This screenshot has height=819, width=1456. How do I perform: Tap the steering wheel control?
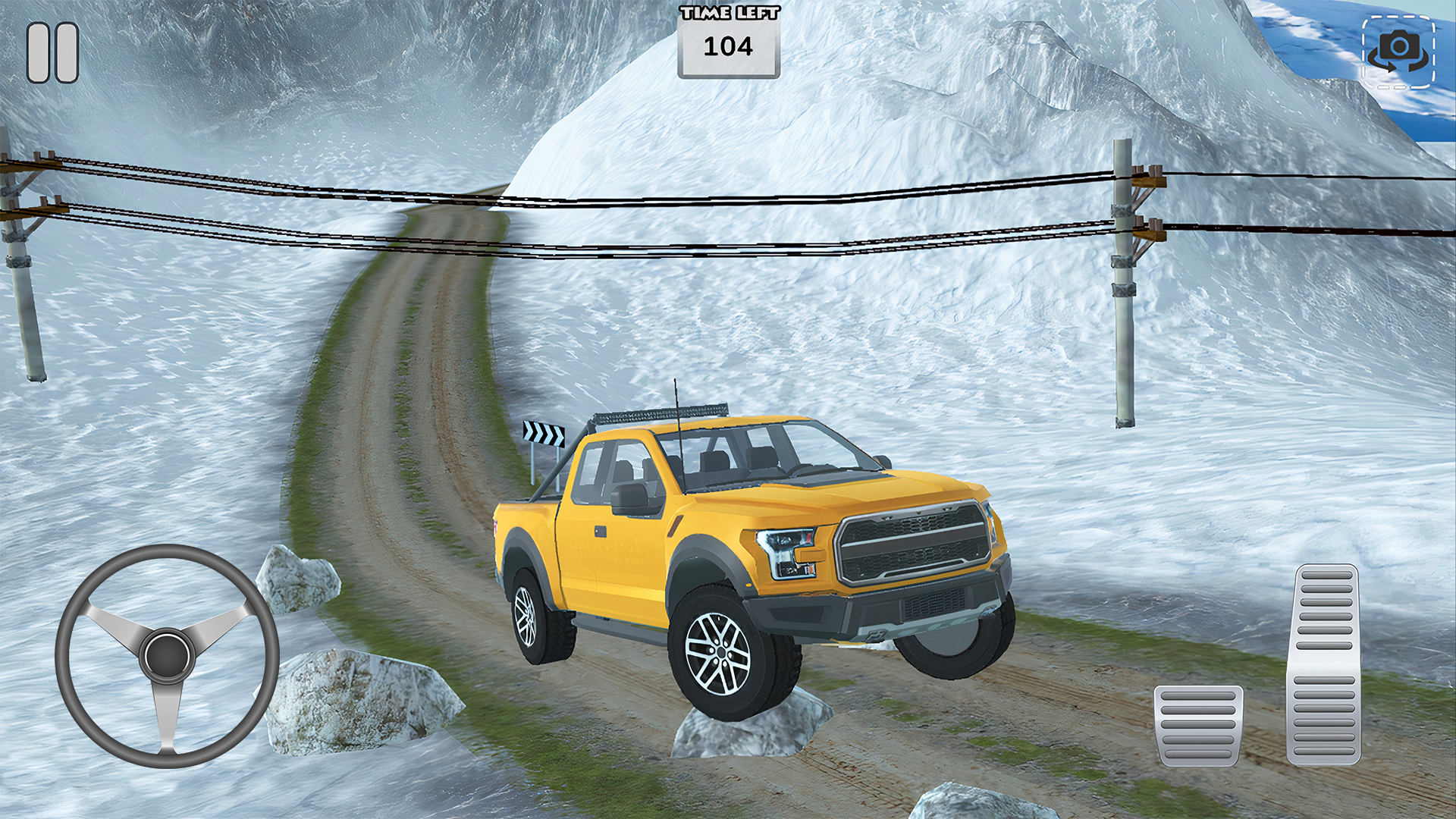168,655
